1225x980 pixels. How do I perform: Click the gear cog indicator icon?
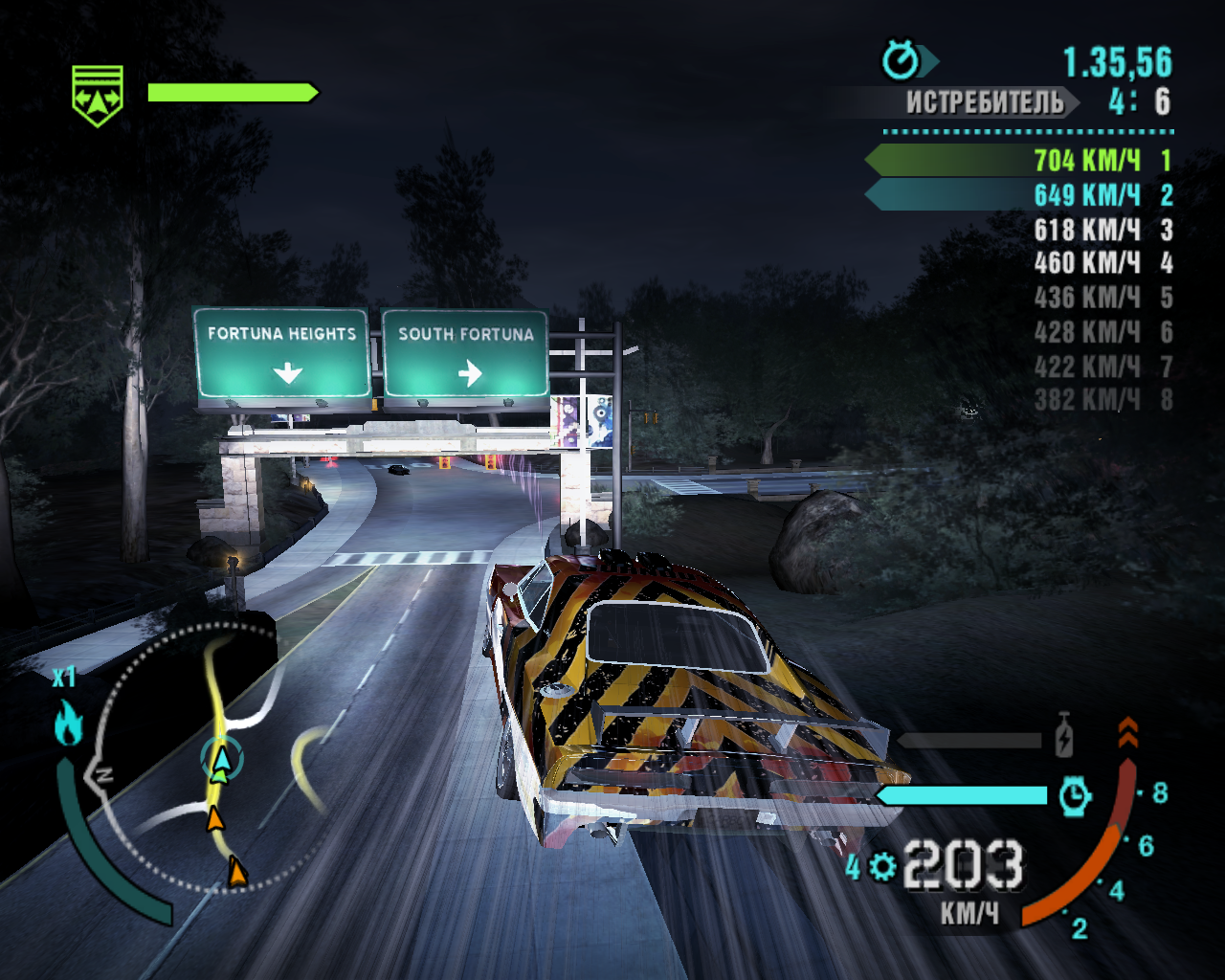pos(882,867)
